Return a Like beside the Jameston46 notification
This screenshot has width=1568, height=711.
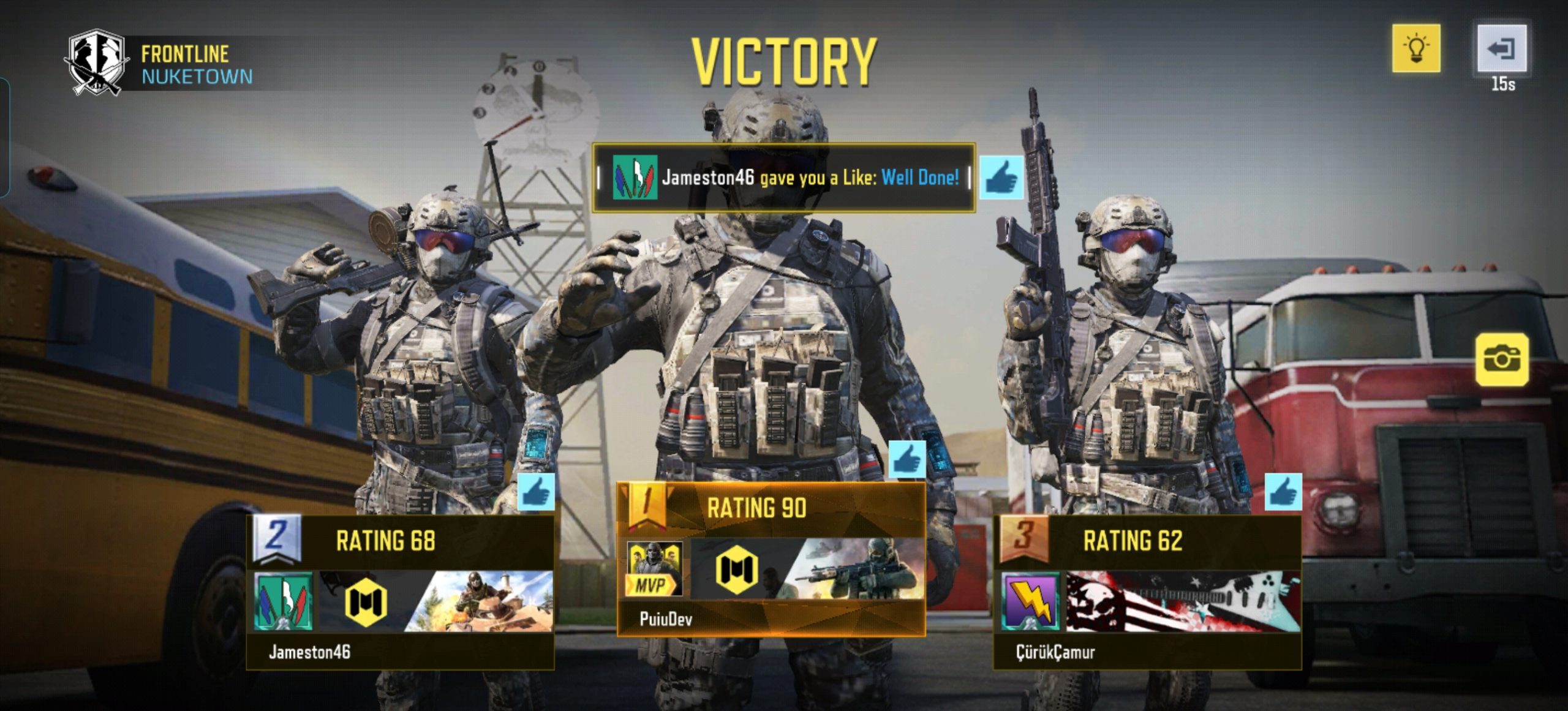pos(1001,178)
